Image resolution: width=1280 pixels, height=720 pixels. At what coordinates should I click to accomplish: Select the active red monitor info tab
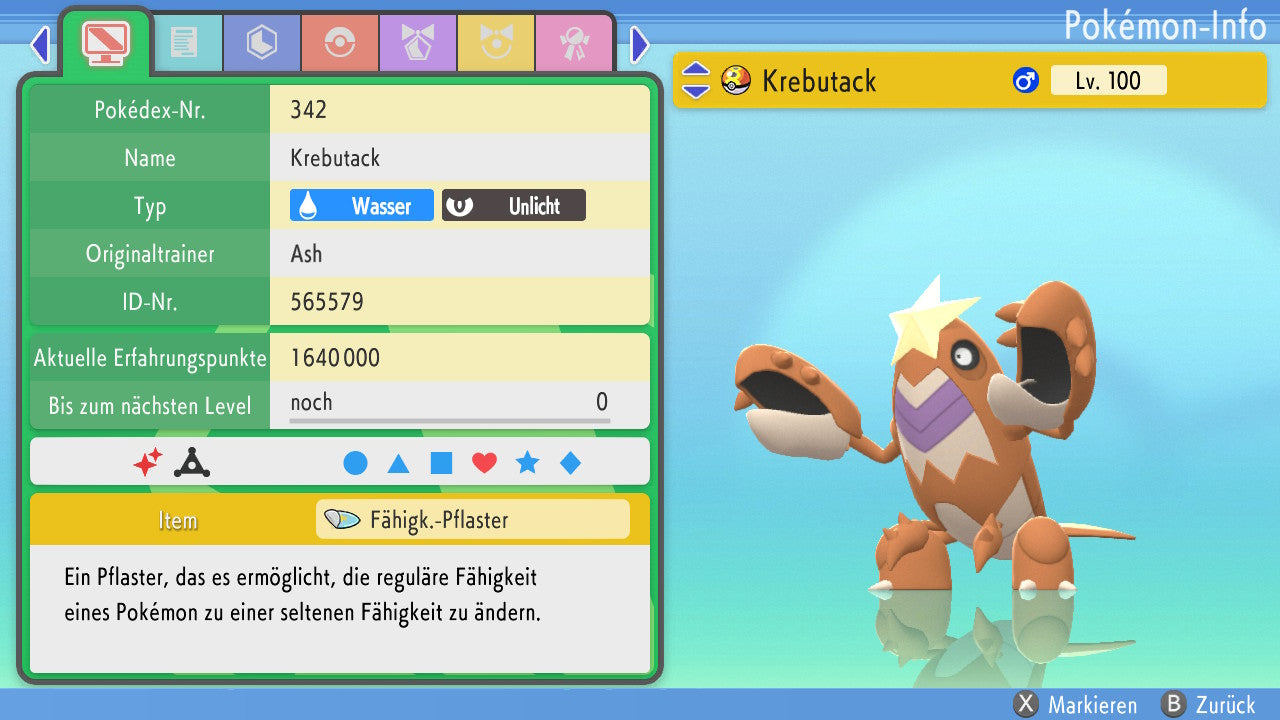tap(105, 41)
